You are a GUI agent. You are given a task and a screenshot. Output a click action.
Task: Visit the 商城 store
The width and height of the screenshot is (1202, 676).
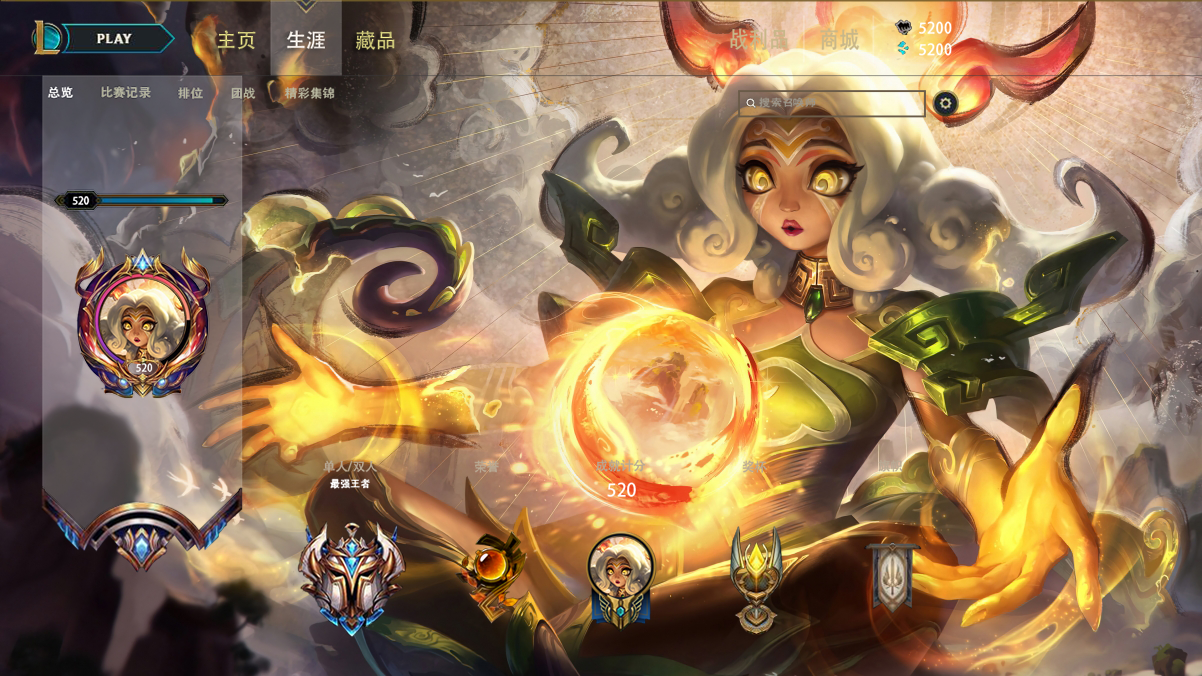coord(839,40)
